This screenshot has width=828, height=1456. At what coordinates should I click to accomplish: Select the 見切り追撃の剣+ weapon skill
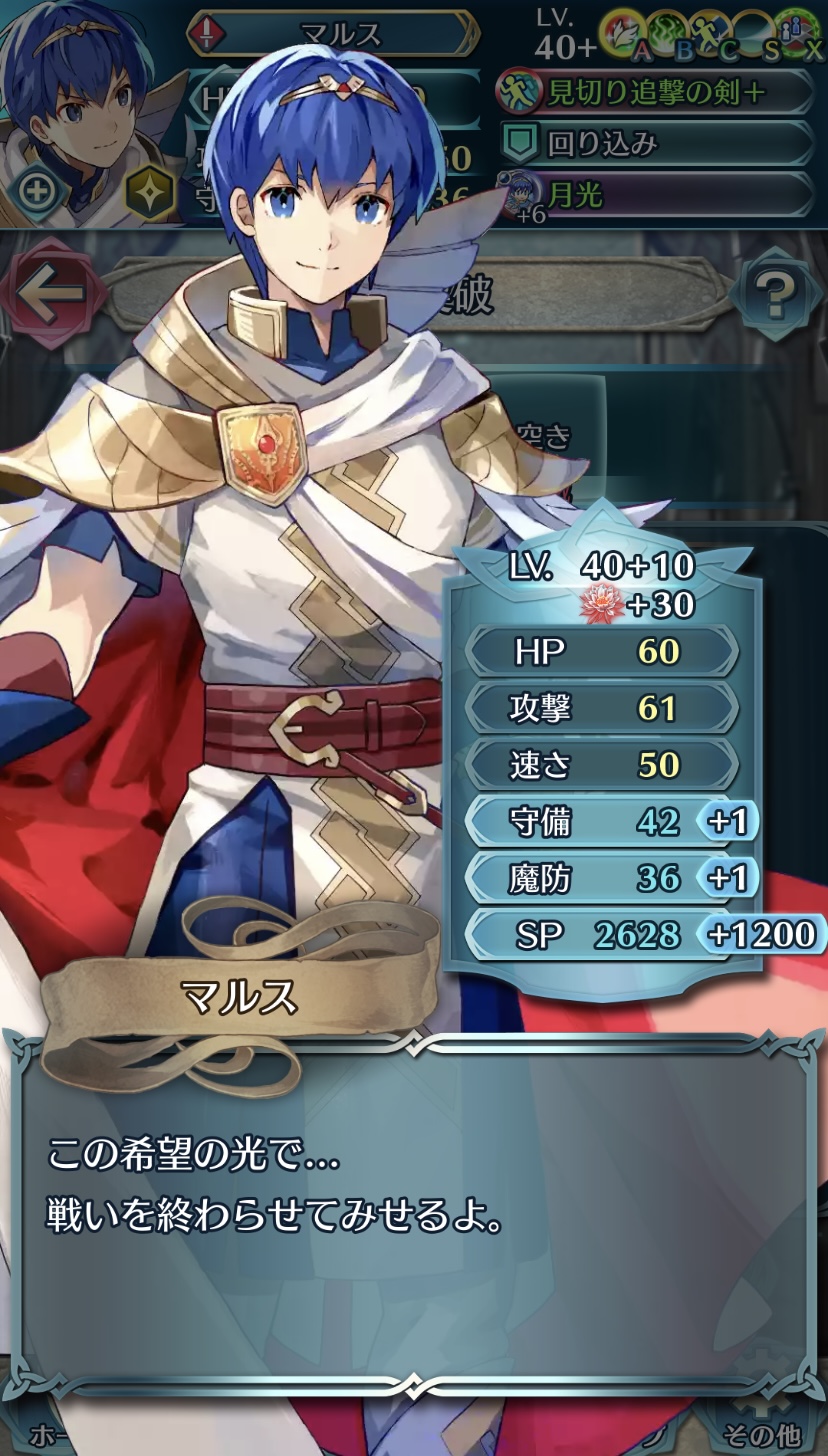(x=655, y=92)
